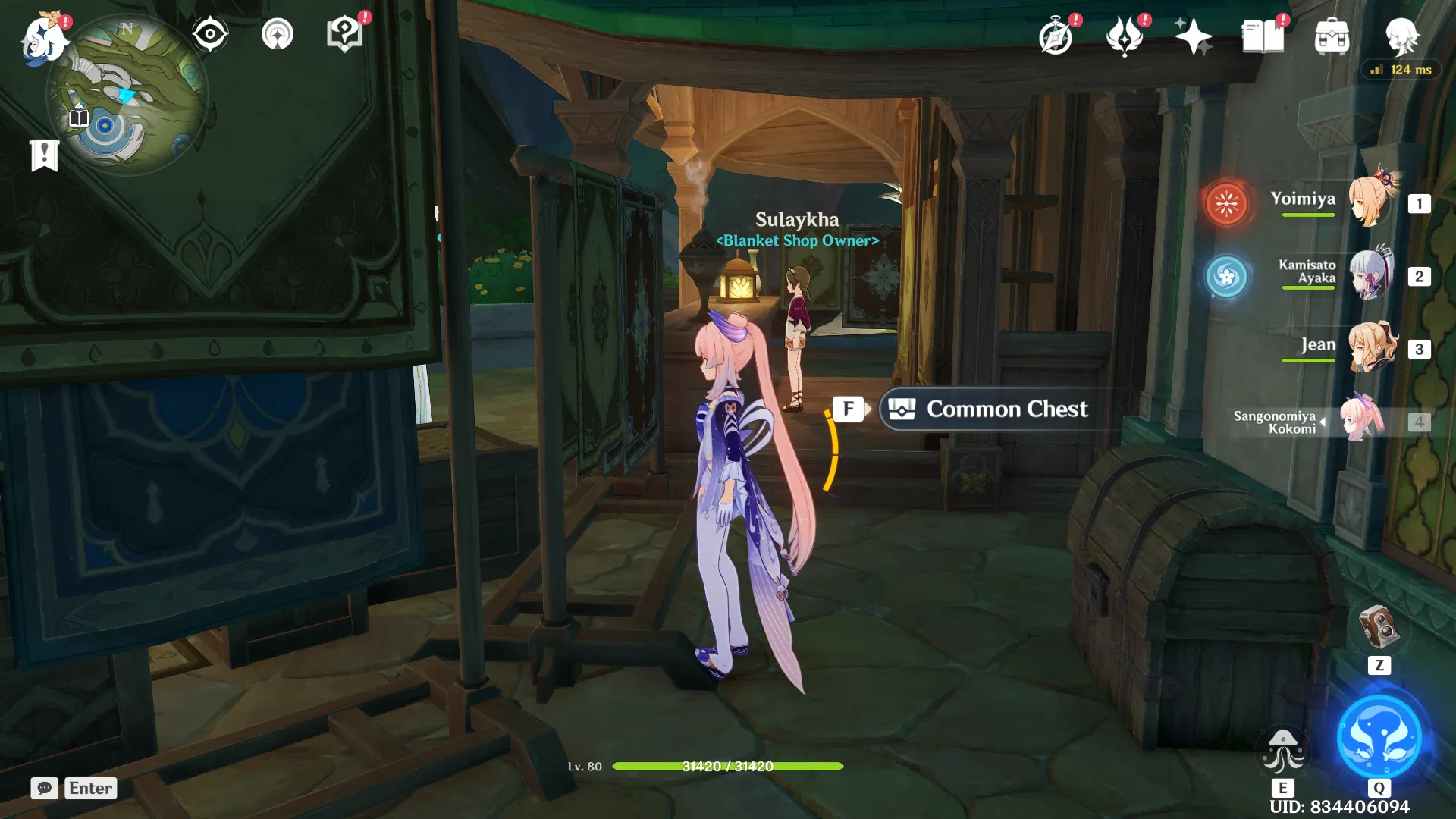Cast Kokomi's Elemental Burst
This screenshot has width=1456, height=819.
tap(1380, 736)
